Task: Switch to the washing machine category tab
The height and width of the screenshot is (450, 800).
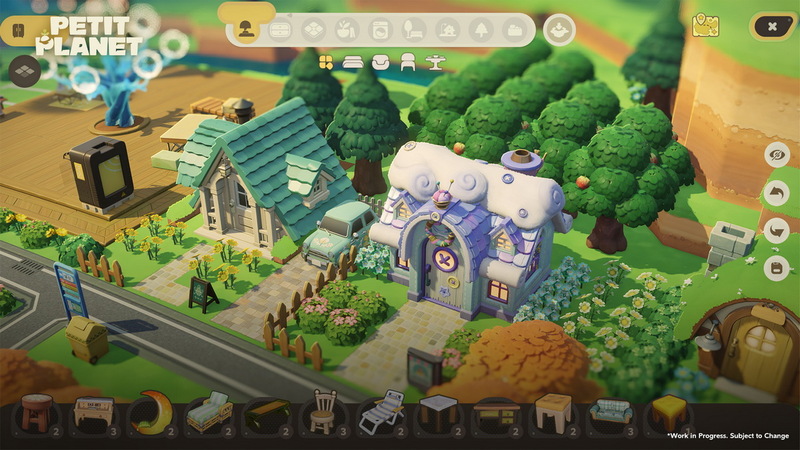Action: coord(379,30)
